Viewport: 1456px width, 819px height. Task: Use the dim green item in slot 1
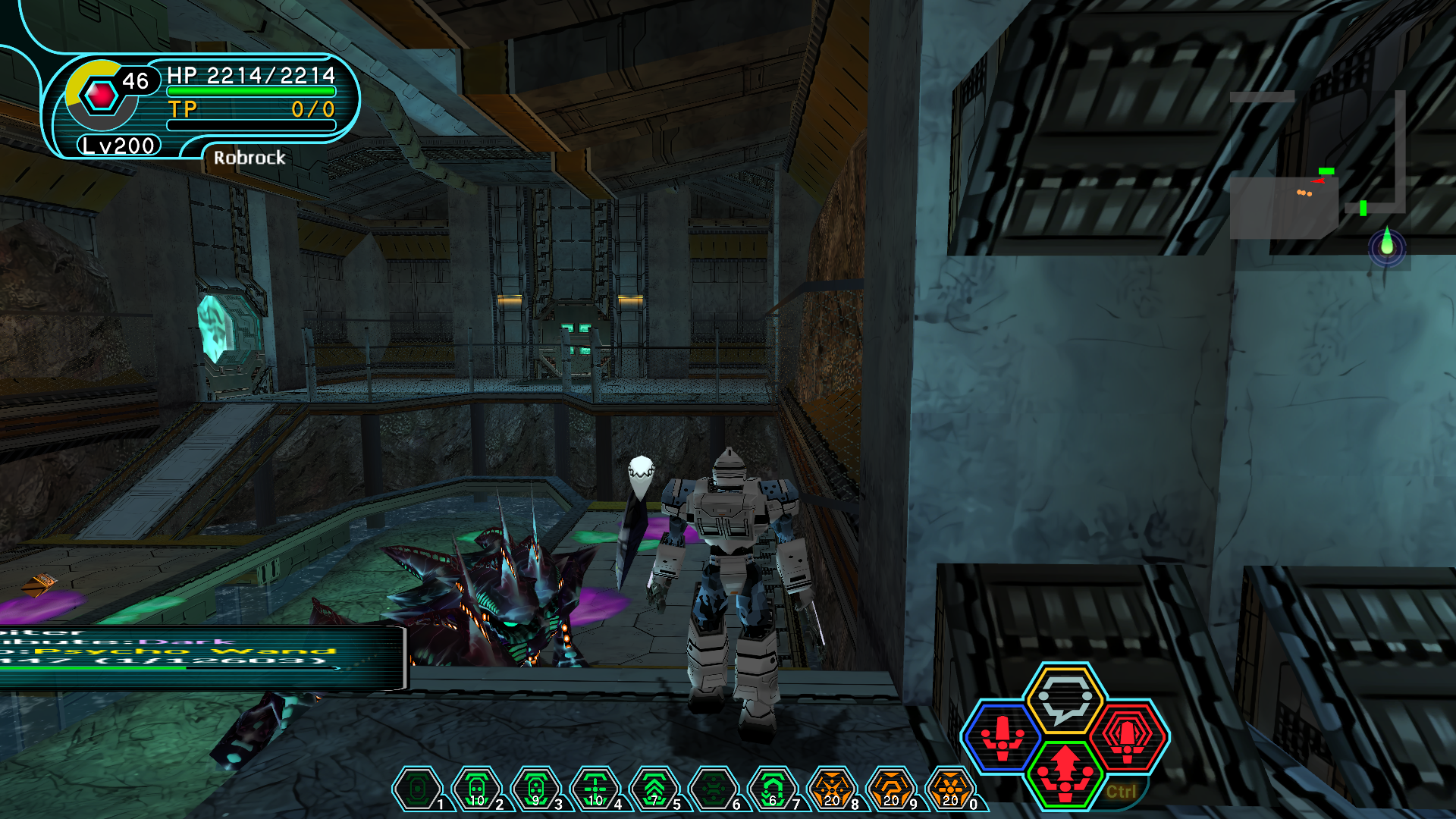[x=416, y=790]
